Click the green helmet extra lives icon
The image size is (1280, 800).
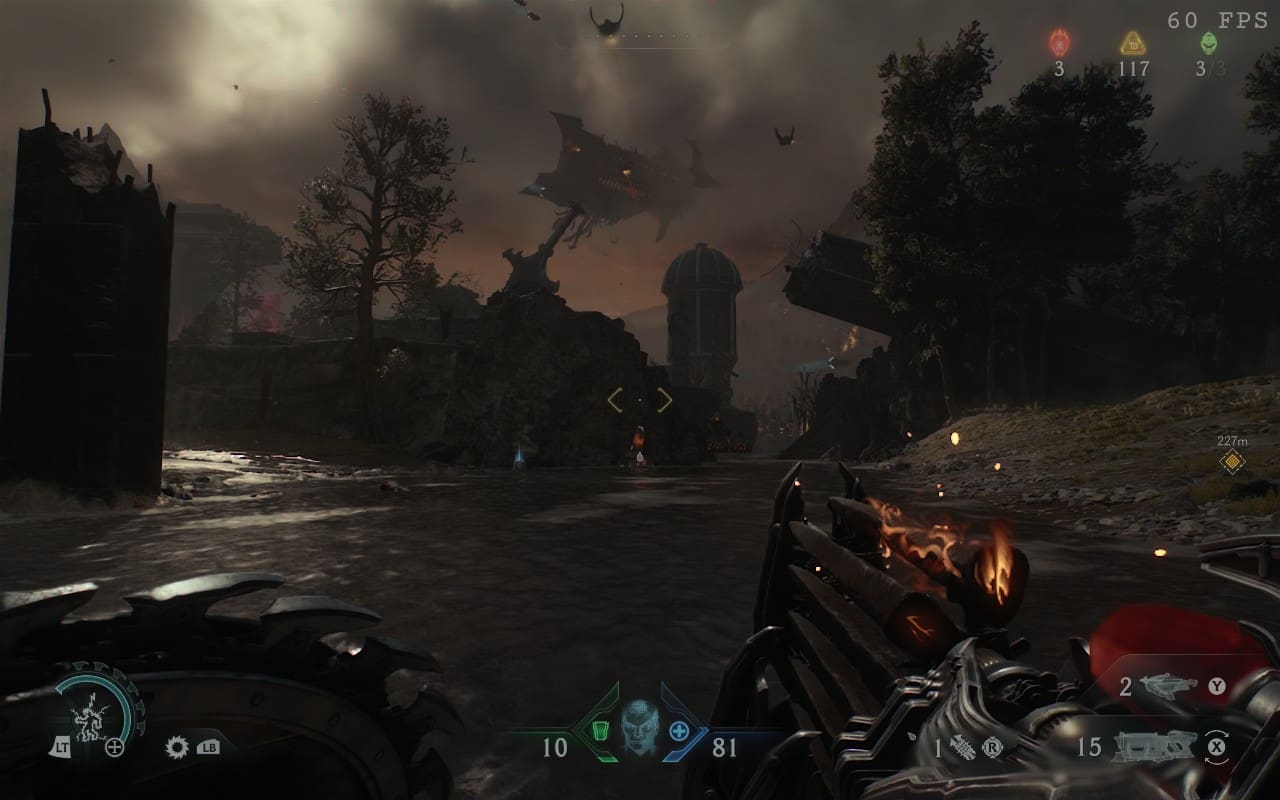(x=1208, y=43)
